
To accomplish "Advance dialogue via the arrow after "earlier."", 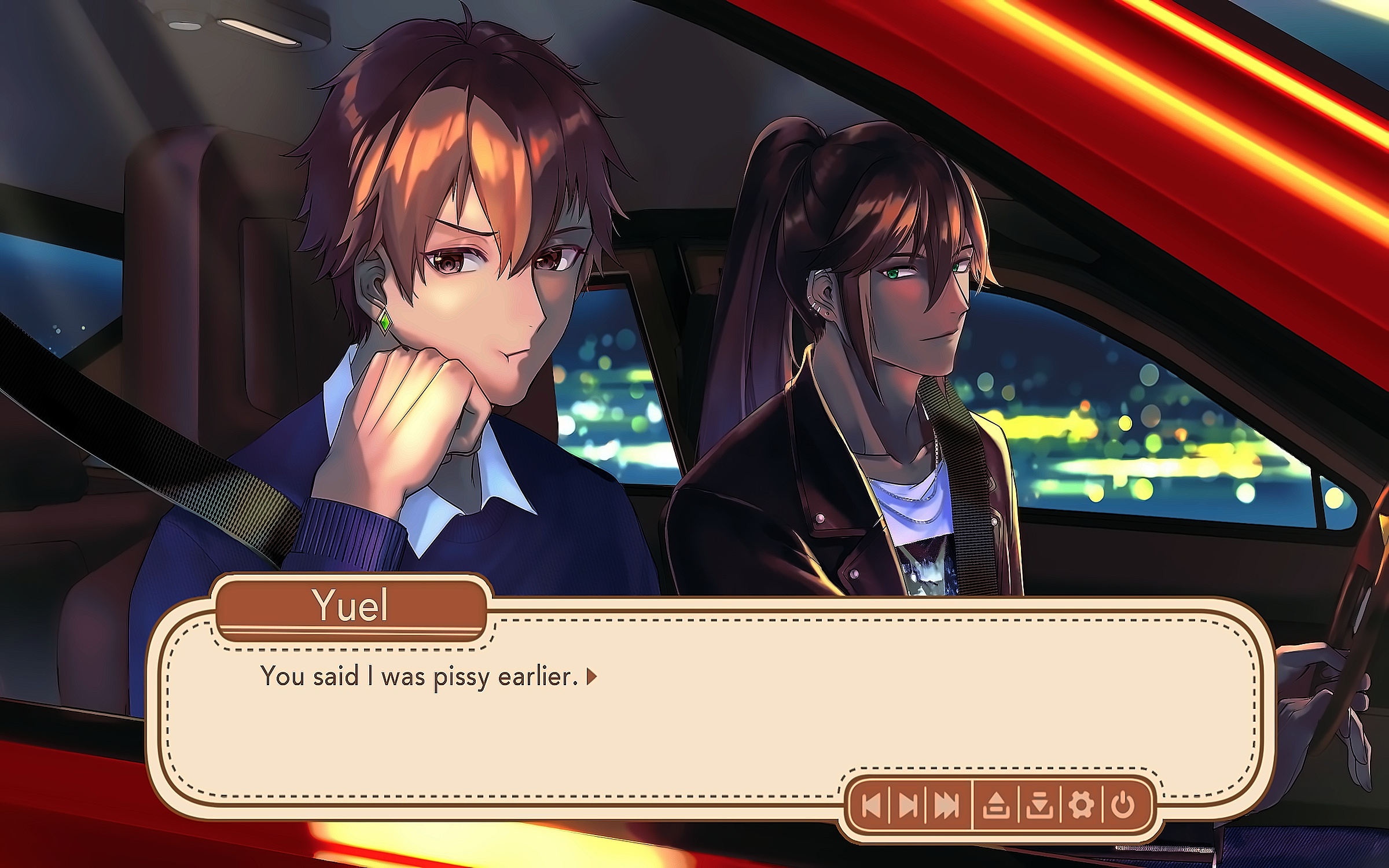I will pos(591,676).
